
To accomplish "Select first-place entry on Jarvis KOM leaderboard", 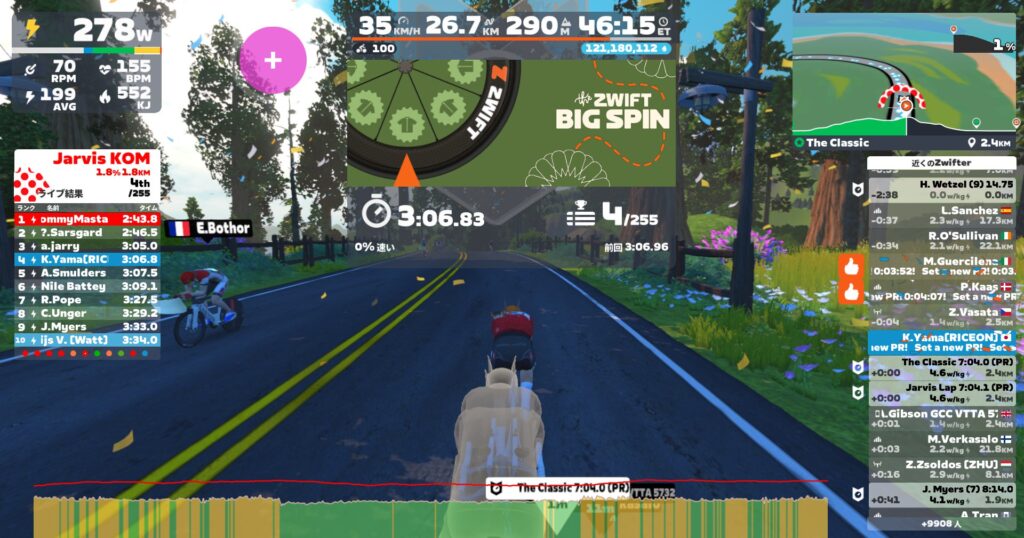I will (x=86, y=218).
